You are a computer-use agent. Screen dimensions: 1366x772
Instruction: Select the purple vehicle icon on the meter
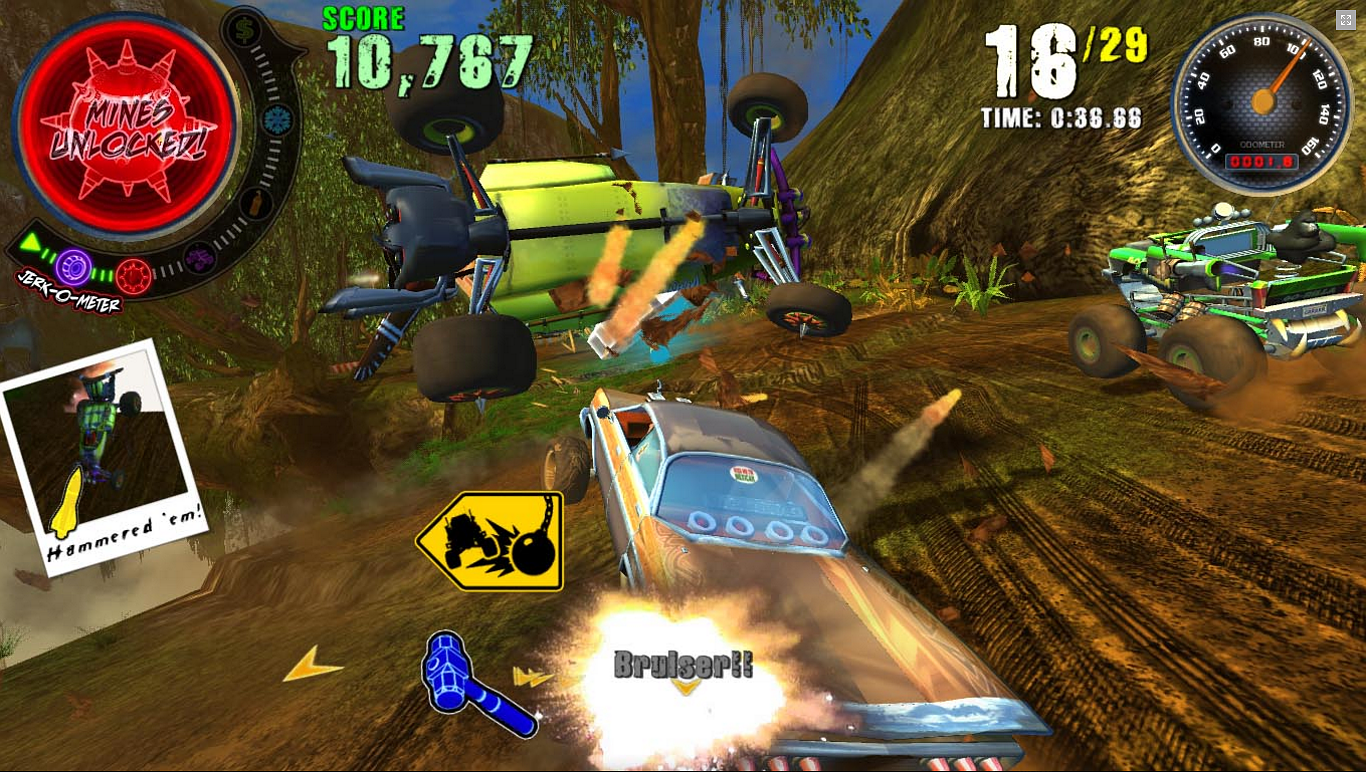tap(200, 259)
